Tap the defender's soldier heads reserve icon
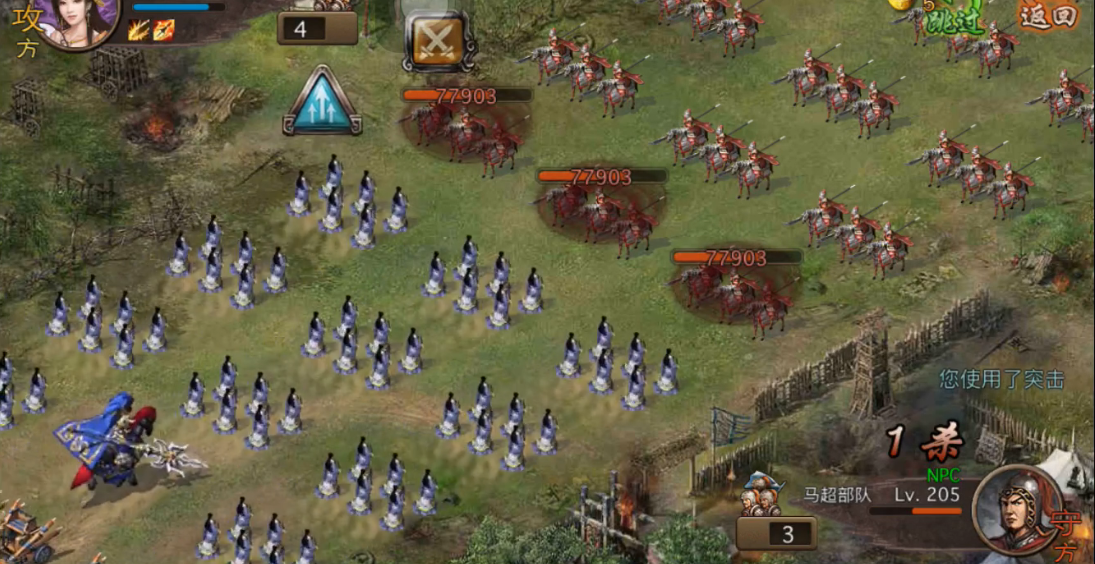Screen dimensions: 1095x564 point(763,493)
